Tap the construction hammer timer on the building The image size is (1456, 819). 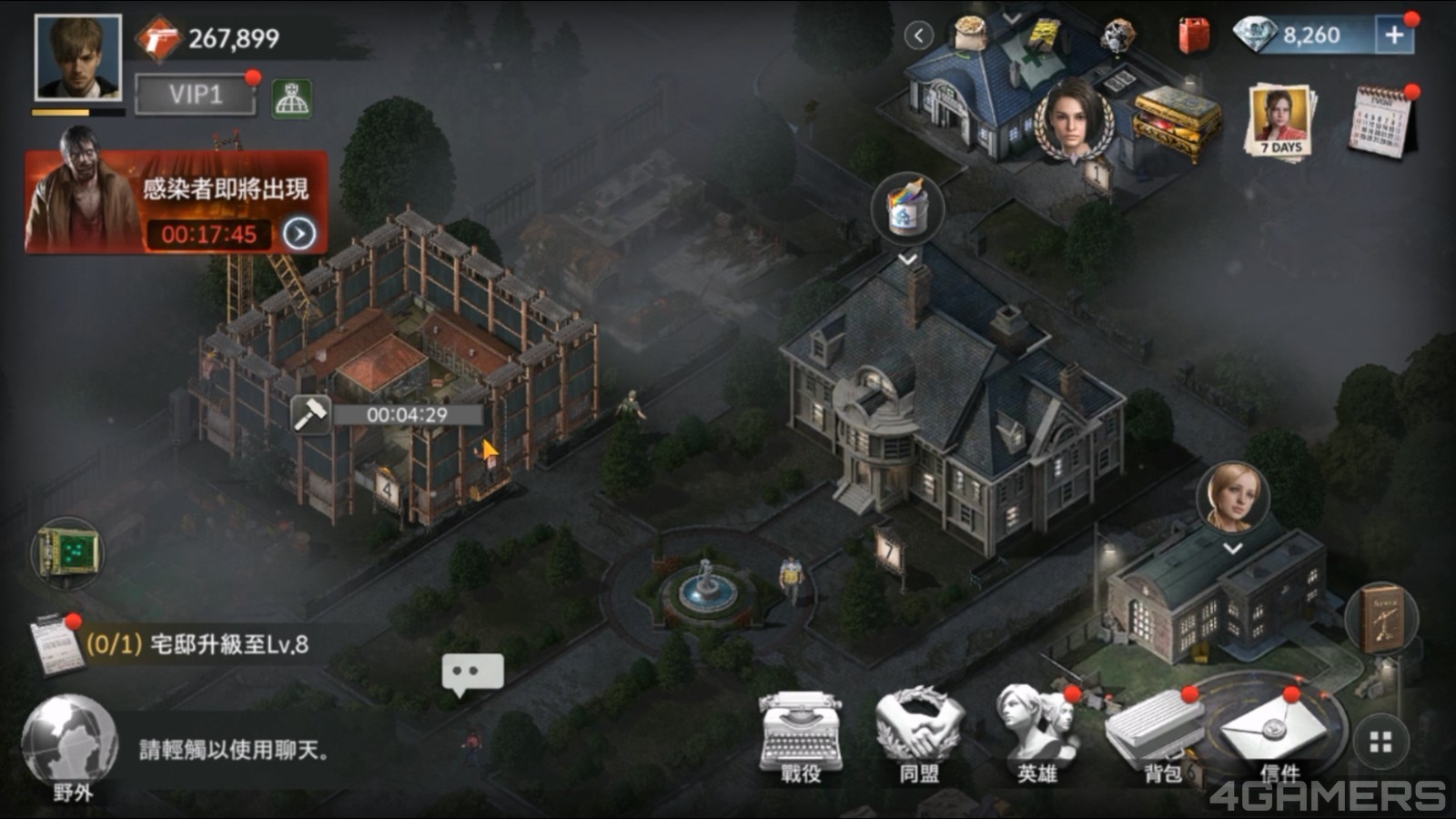coord(310,415)
